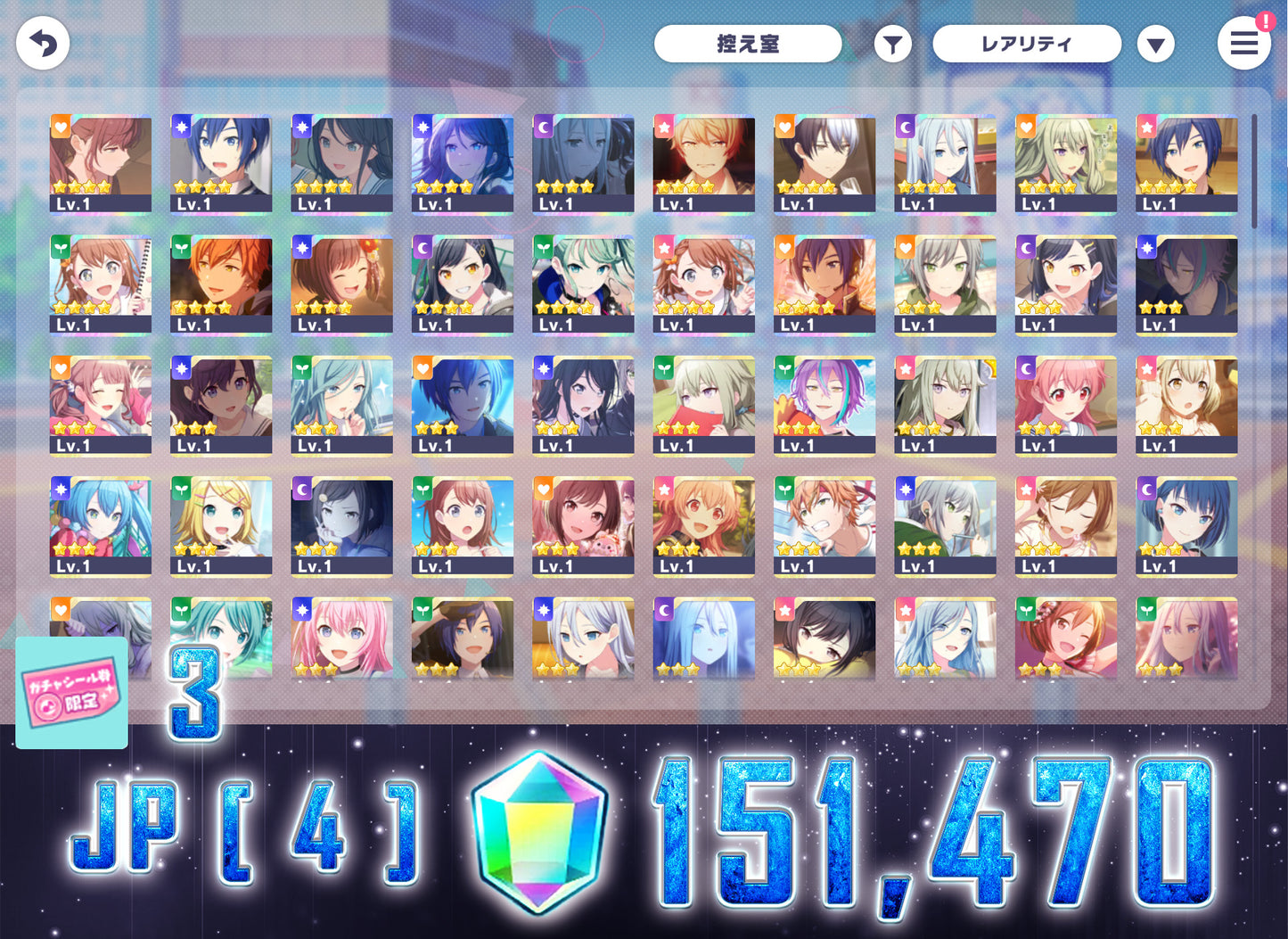Click the 控え室 button
This screenshot has width=1288, height=939.
click(x=748, y=43)
